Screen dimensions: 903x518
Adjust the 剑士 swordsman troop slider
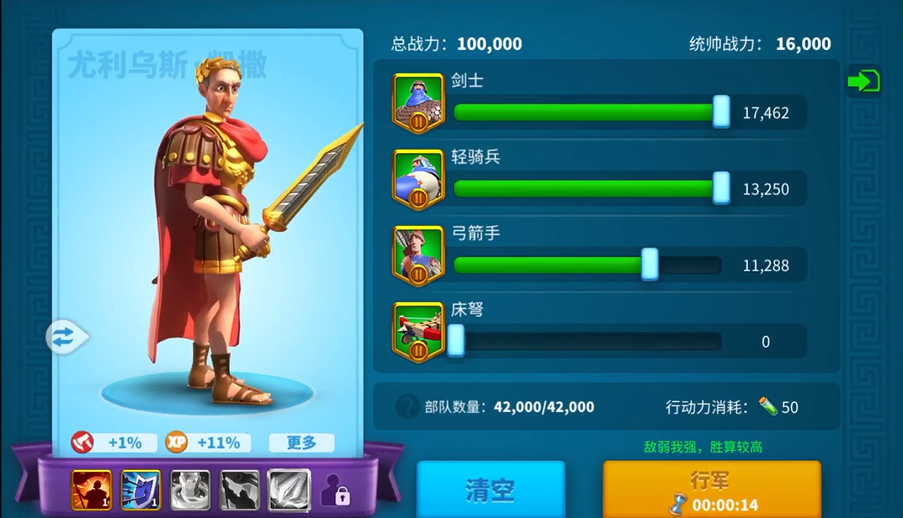[721, 112]
